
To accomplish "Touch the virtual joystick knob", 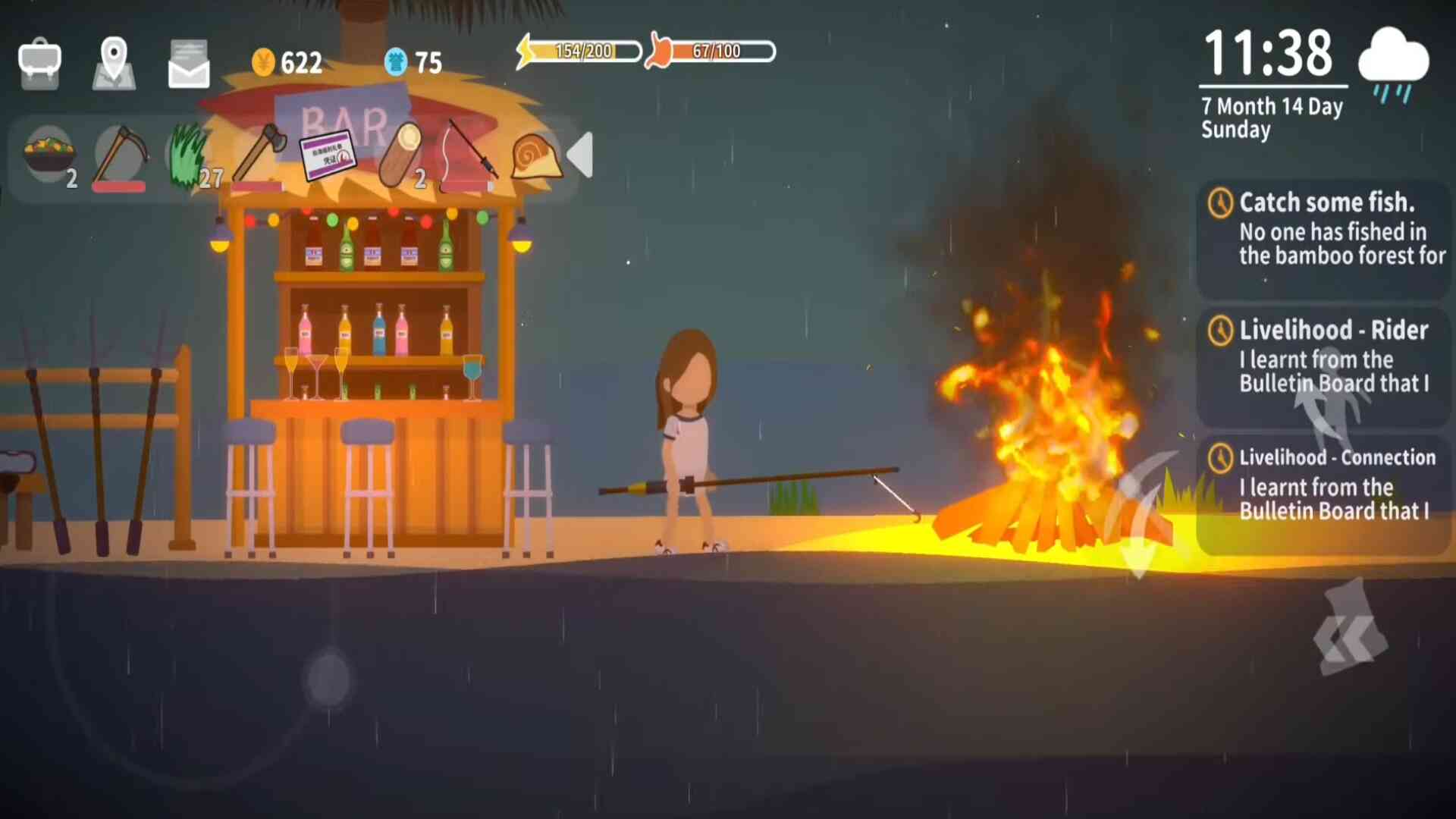I will [x=329, y=678].
